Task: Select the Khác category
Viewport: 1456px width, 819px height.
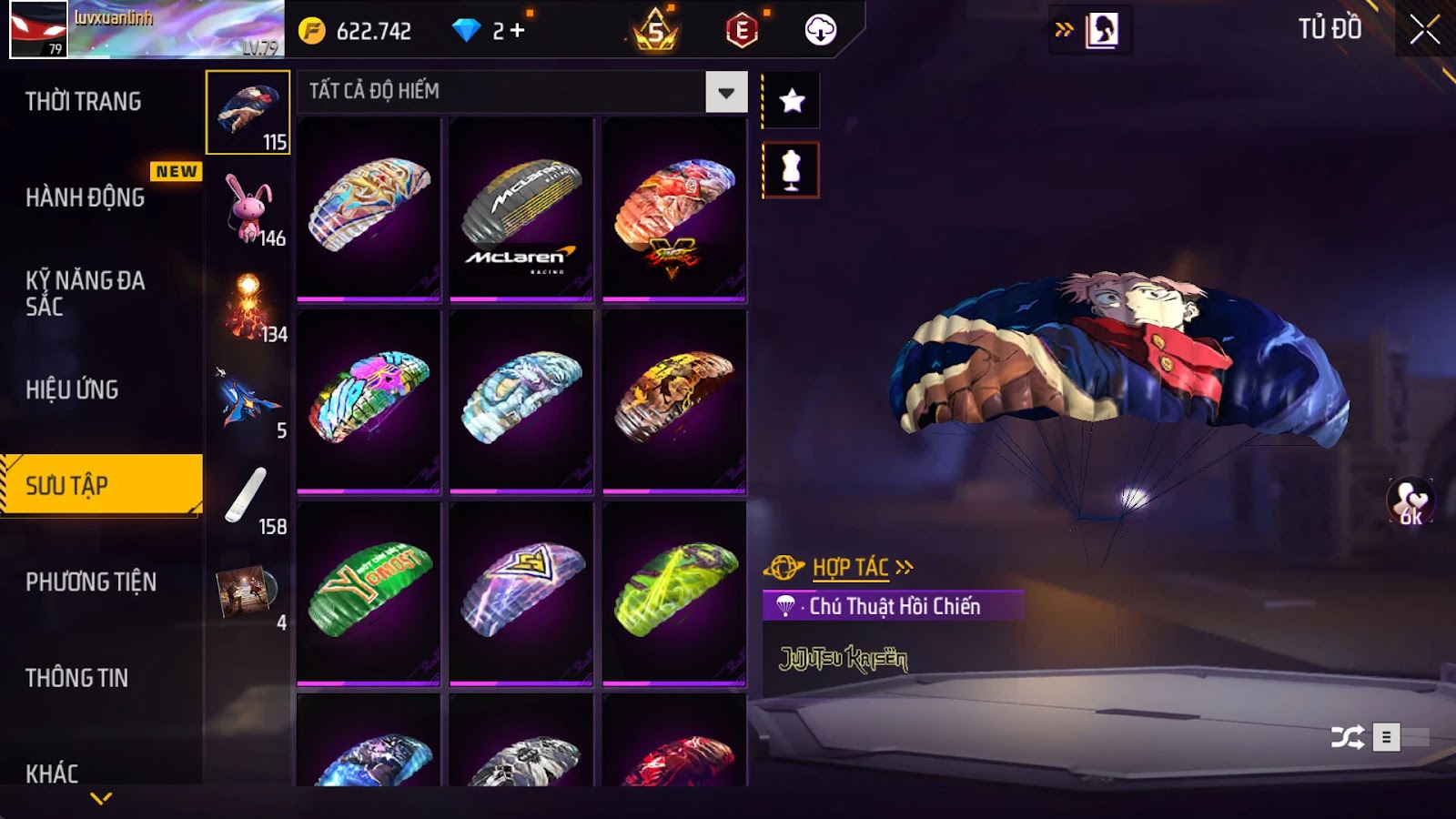Action: (52, 773)
